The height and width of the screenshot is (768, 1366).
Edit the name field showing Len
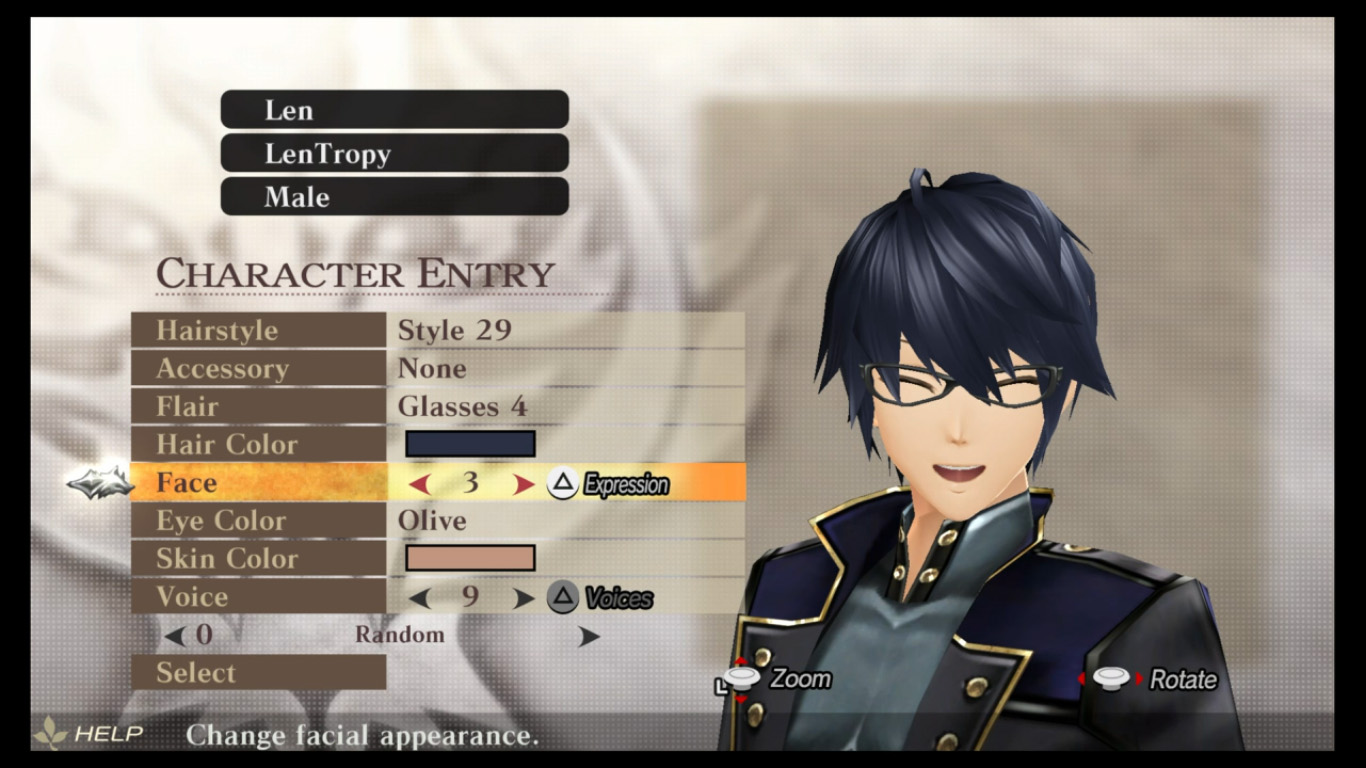point(394,110)
